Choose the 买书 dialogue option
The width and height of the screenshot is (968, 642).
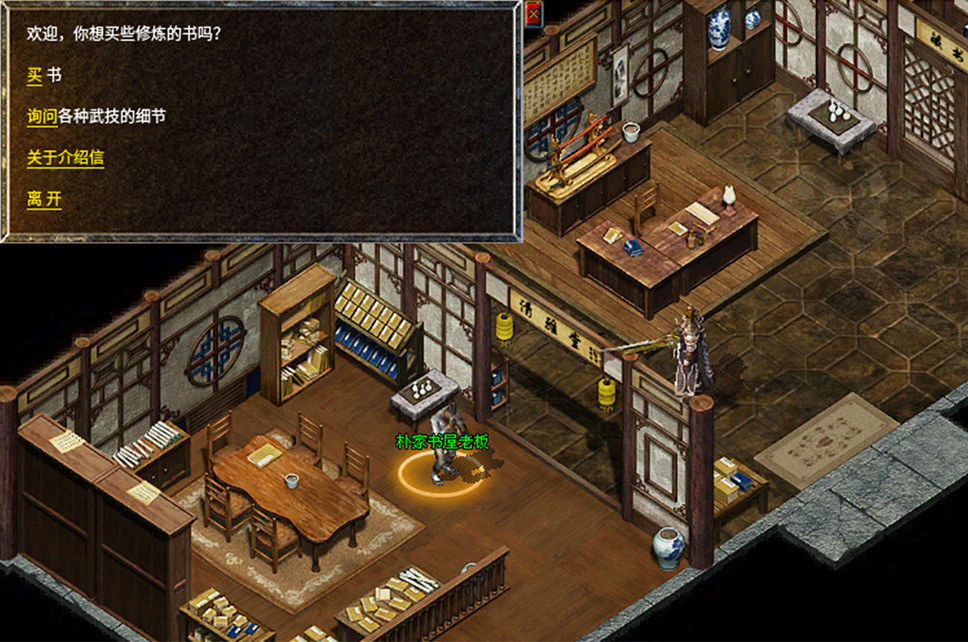[x=35, y=75]
